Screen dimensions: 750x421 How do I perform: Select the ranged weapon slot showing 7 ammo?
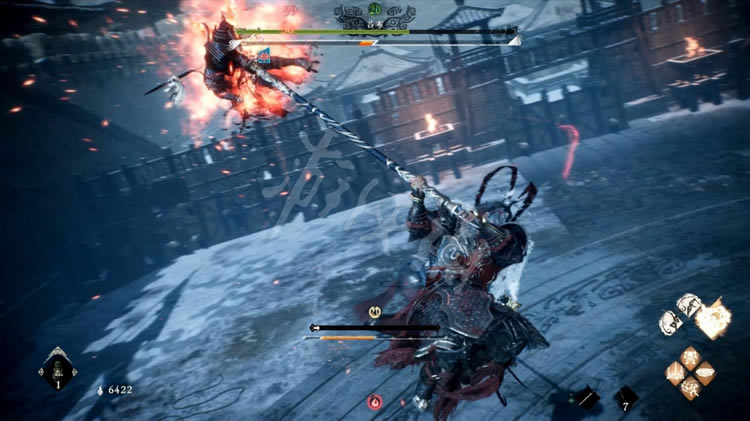(x=626, y=397)
